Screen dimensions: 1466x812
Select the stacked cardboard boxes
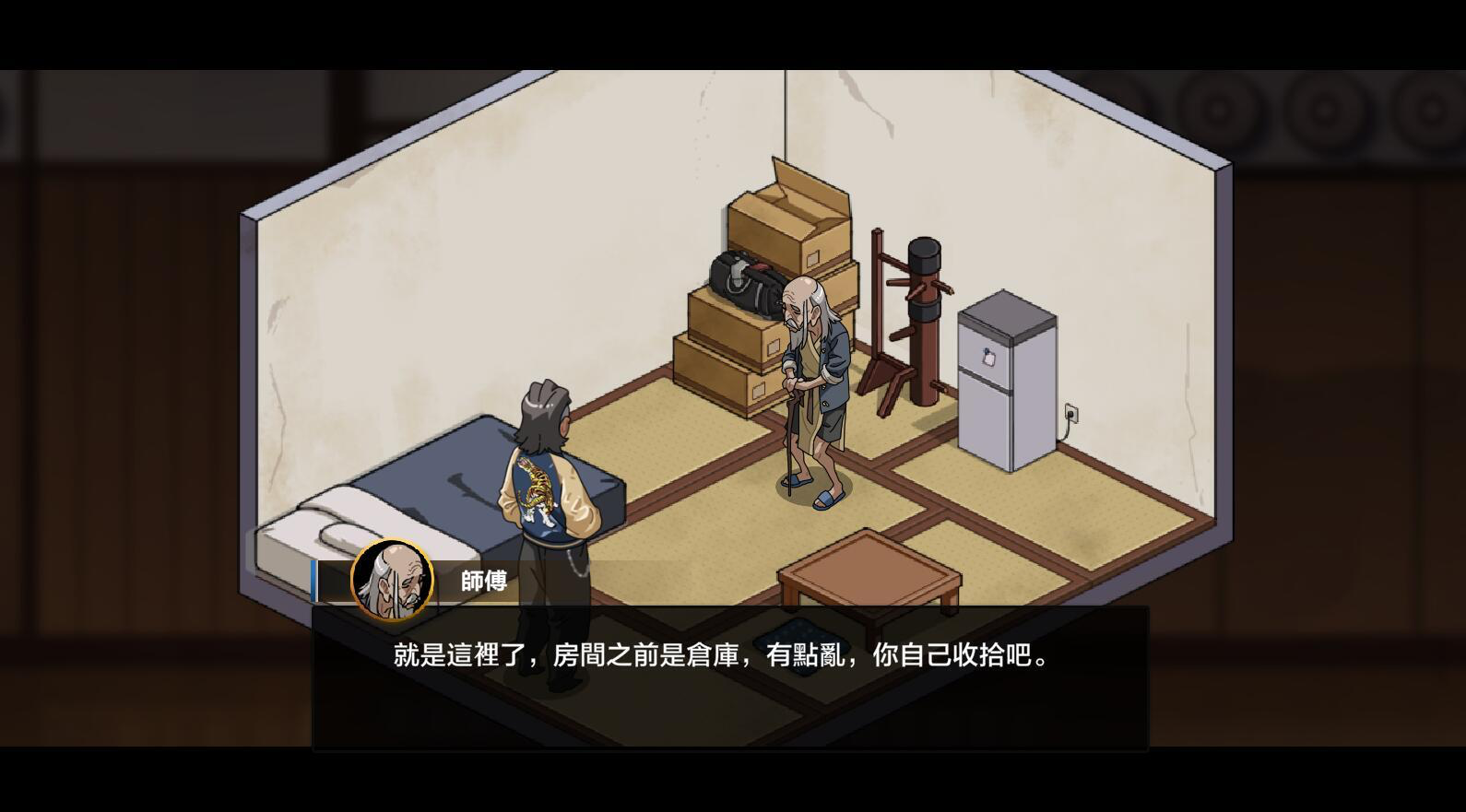(x=728, y=350)
